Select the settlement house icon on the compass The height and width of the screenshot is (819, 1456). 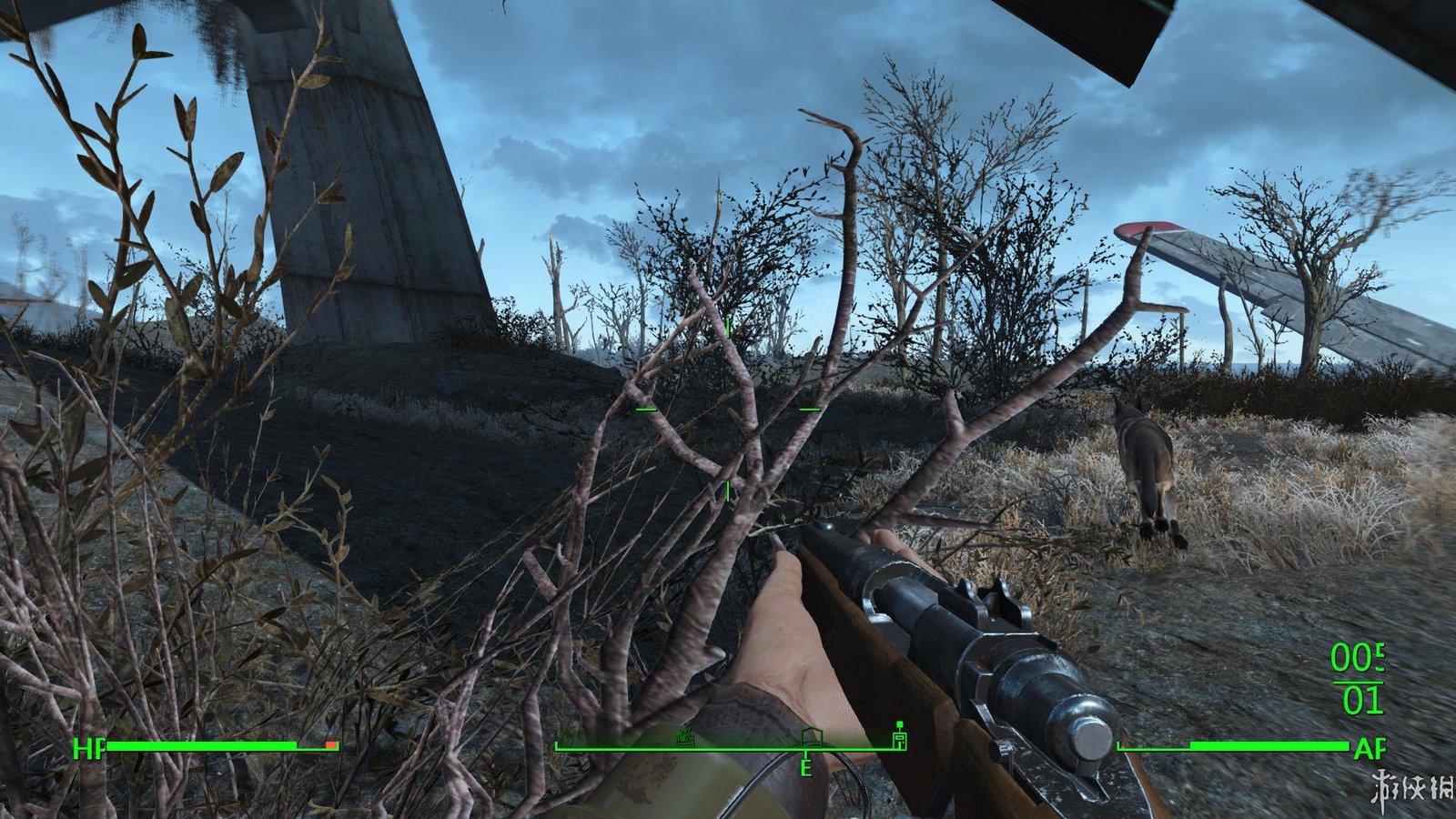pyautogui.click(x=812, y=737)
